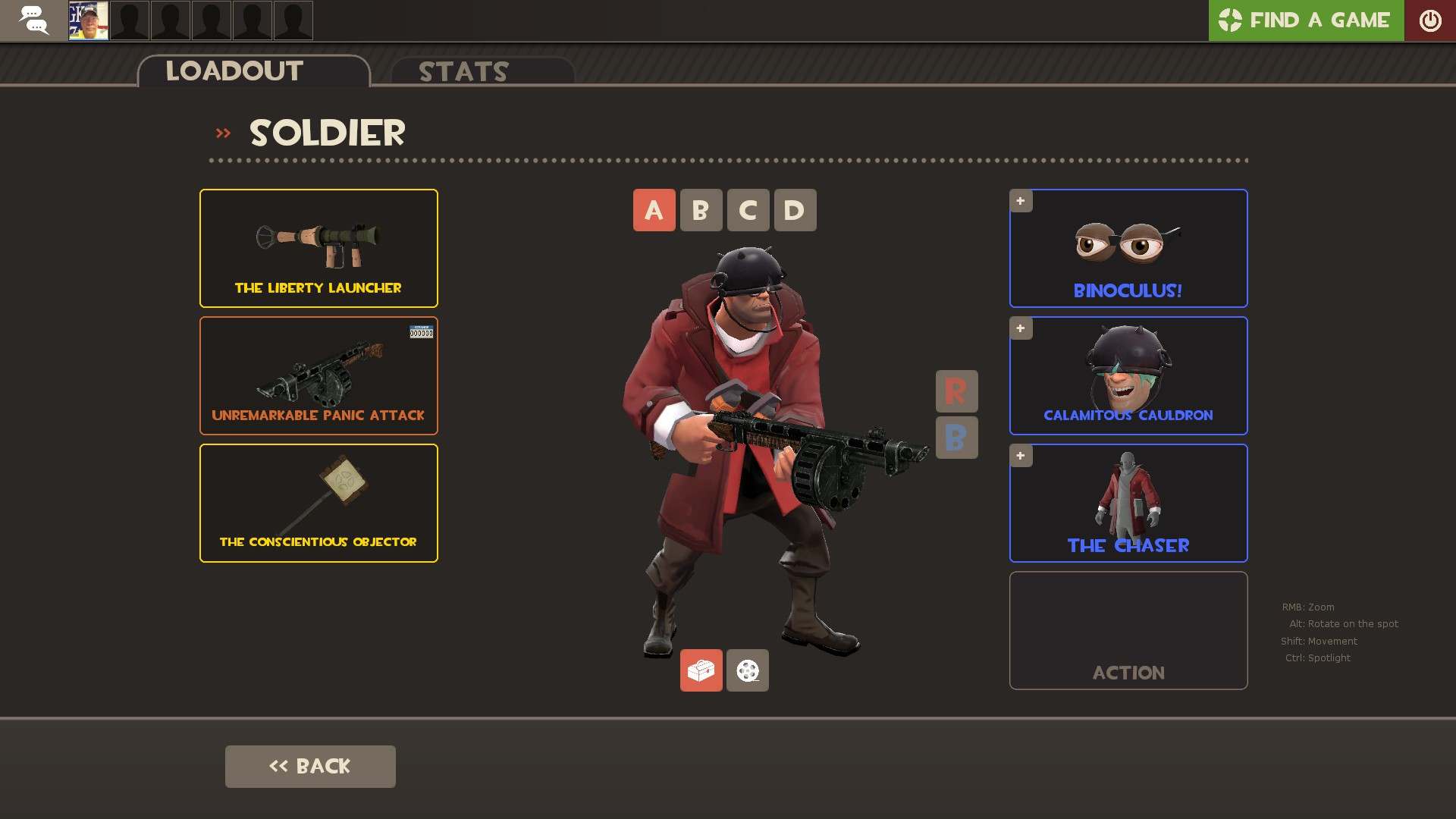1456x819 pixels.
Task: Click the TF2 logo on Find a Game button
Action: [x=1230, y=20]
